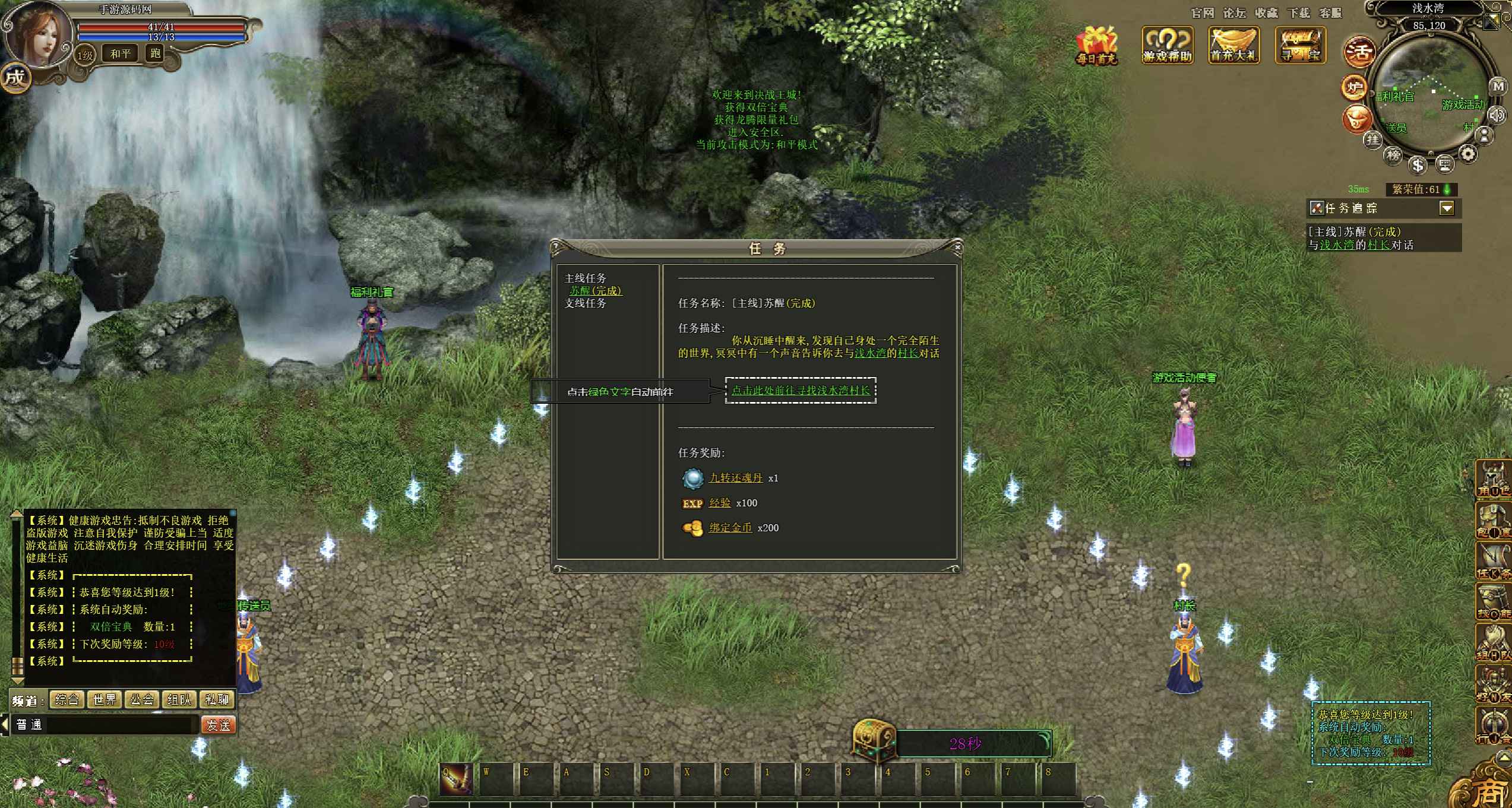Select the 苏醒(完成) main quest entry
This screenshot has height=808, width=1512.
(x=596, y=291)
